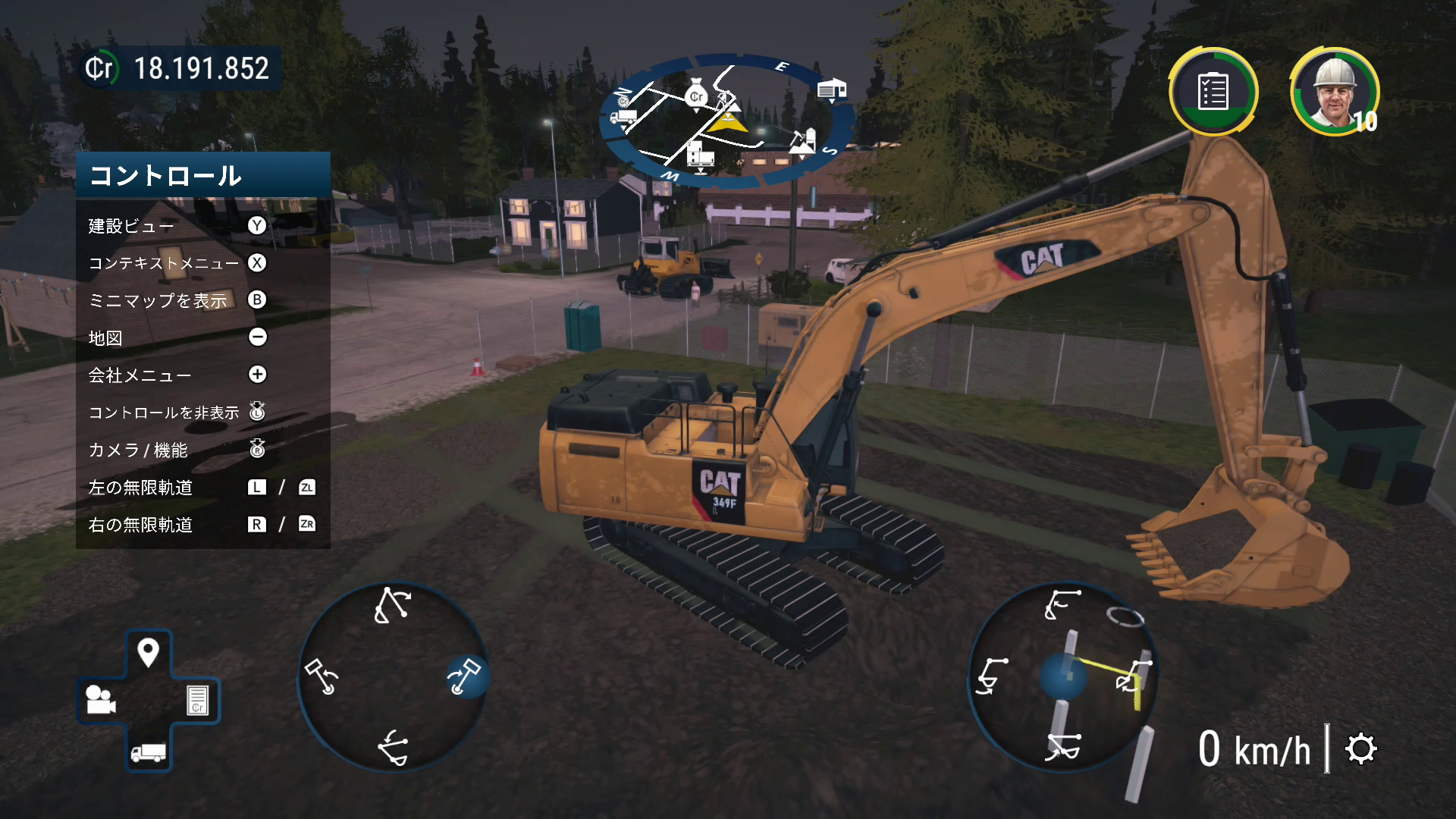Click the compass minimap
1456x819 pixels.
[728, 120]
